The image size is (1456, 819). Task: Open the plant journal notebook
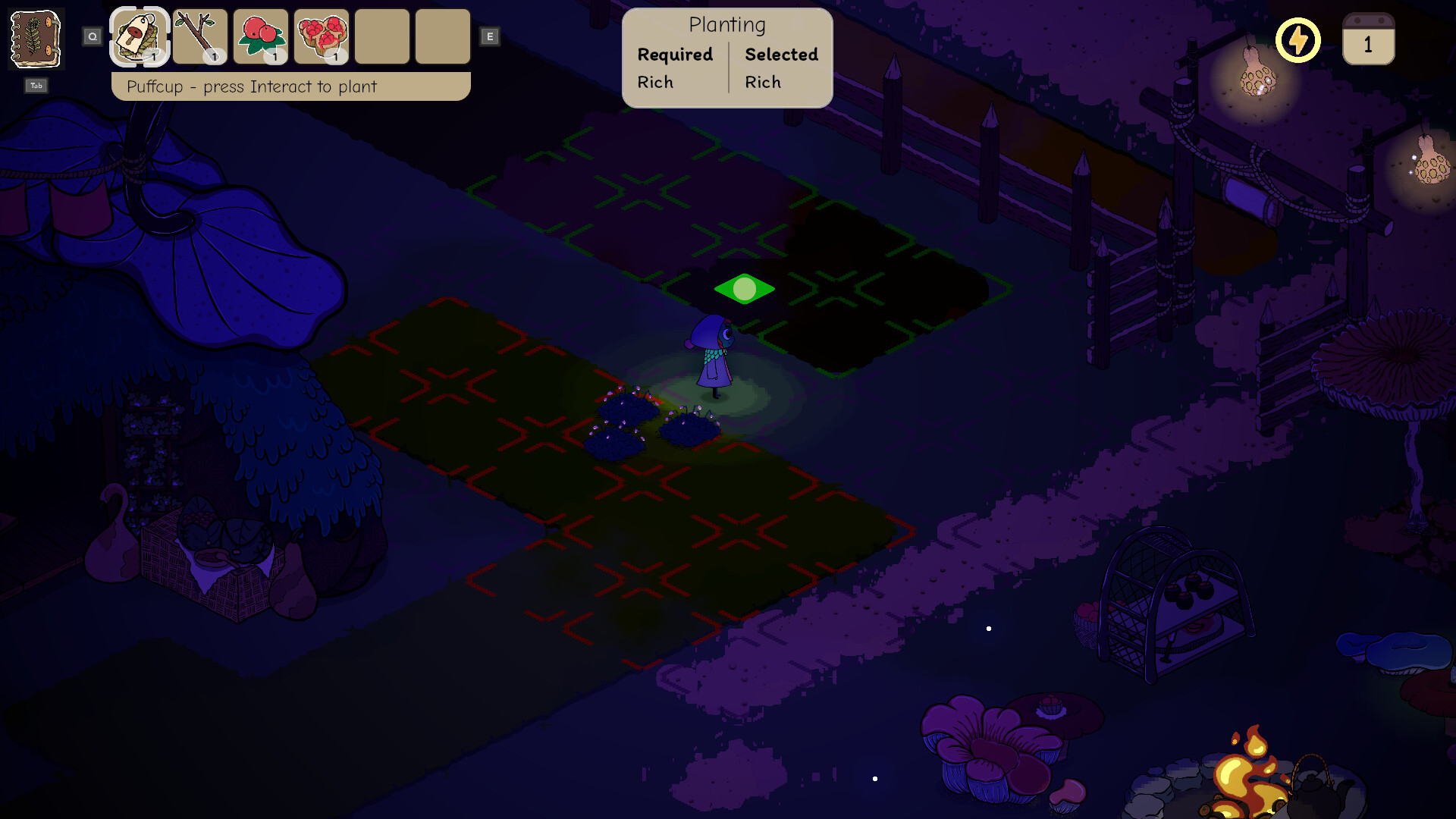pos(35,39)
